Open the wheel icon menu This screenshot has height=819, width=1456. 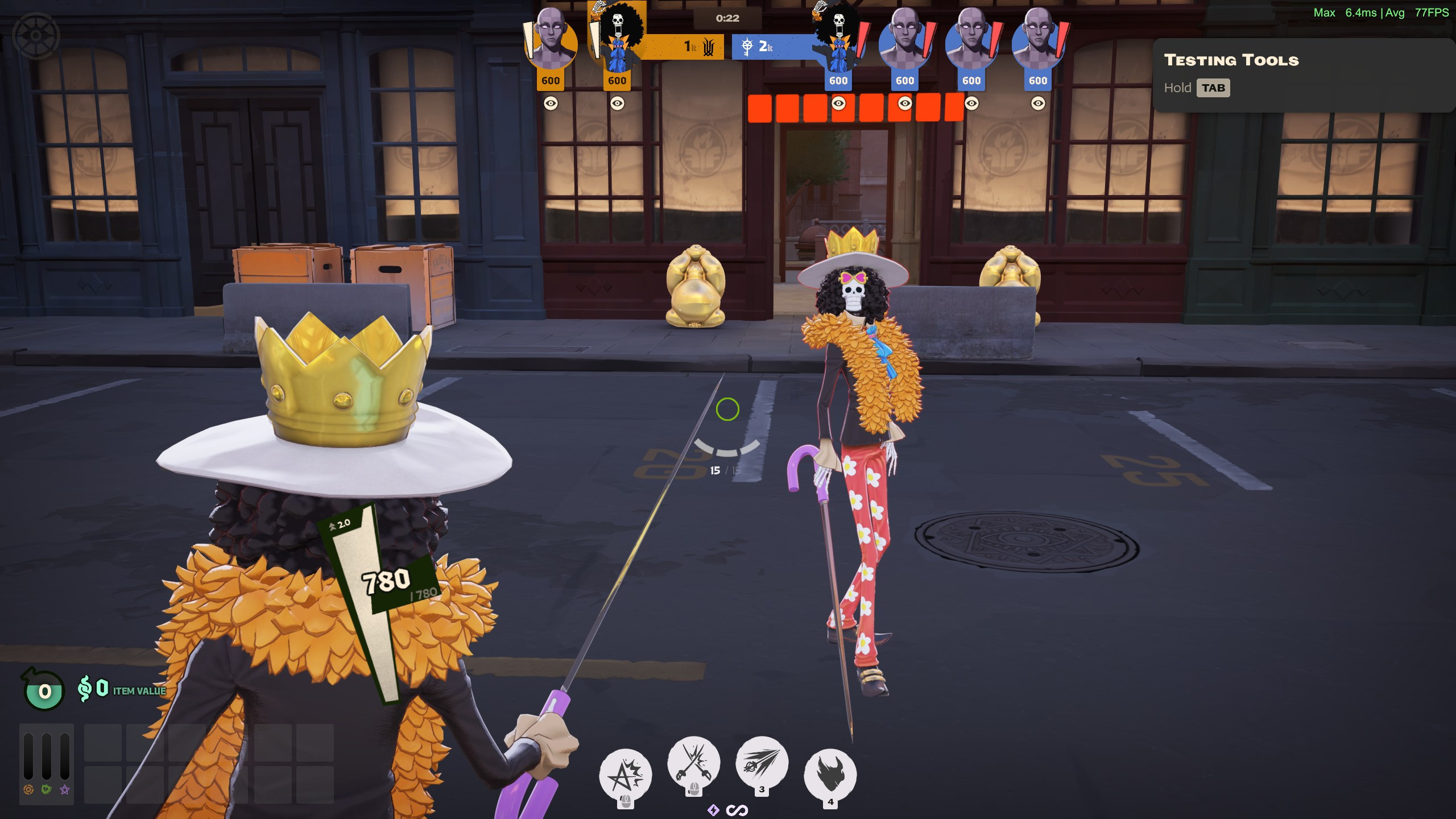tap(36, 36)
